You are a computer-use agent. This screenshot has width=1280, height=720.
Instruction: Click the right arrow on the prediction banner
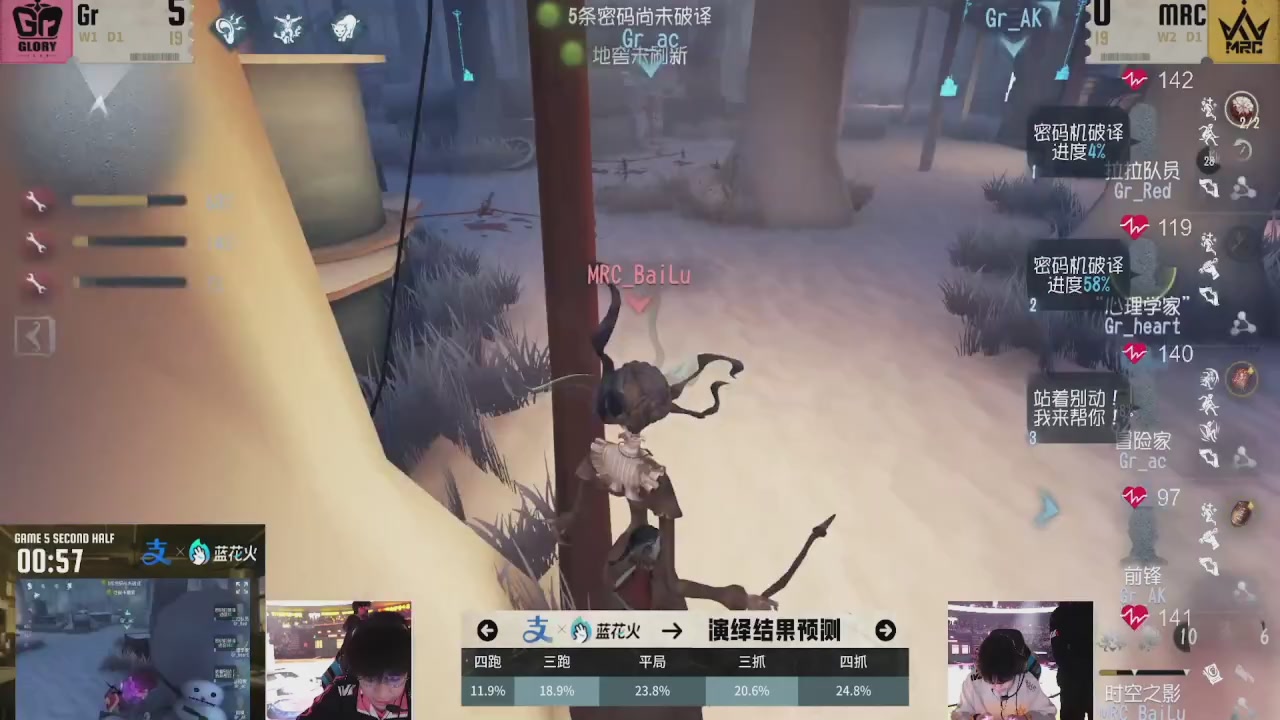(x=884, y=630)
